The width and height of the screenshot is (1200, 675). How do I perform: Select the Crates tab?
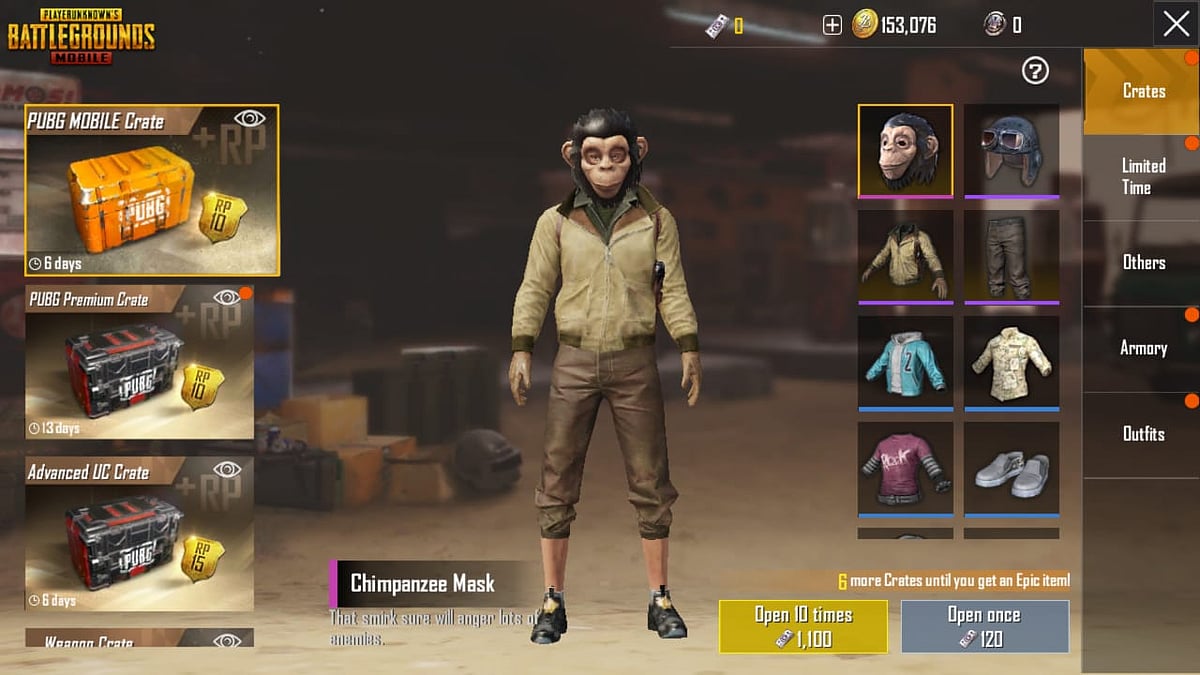[x=1142, y=91]
